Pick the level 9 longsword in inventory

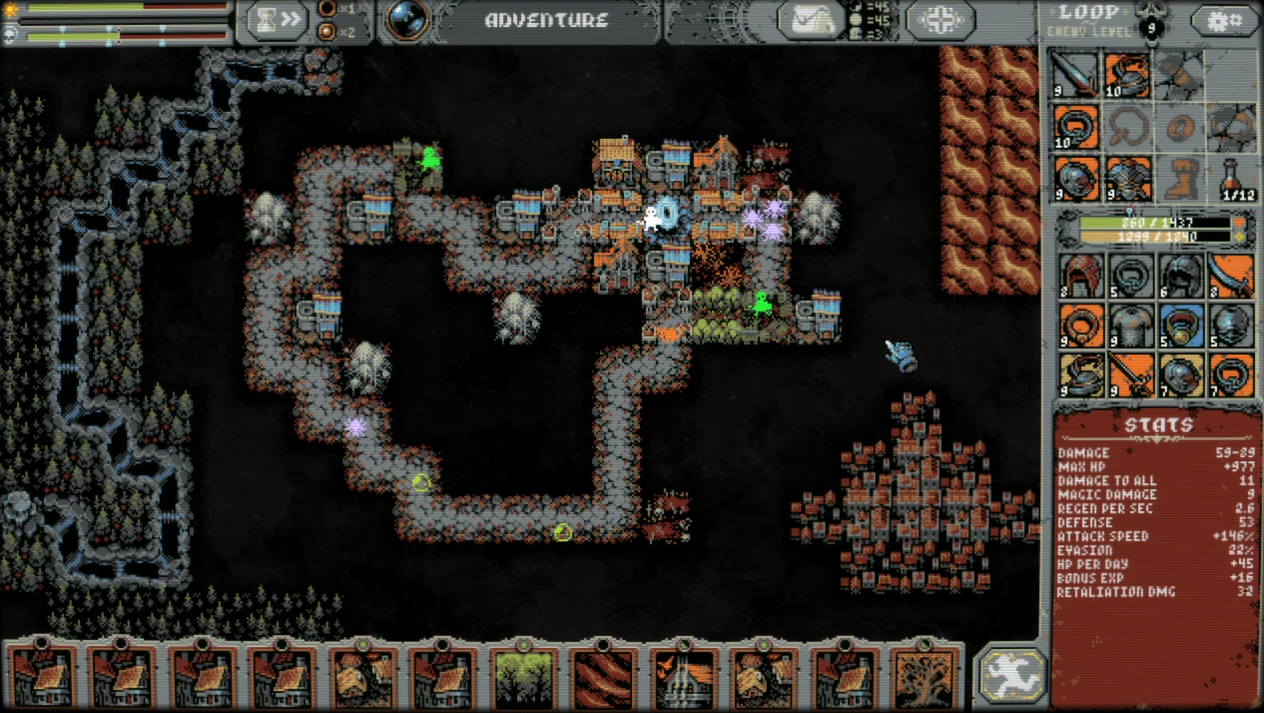click(1131, 376)
